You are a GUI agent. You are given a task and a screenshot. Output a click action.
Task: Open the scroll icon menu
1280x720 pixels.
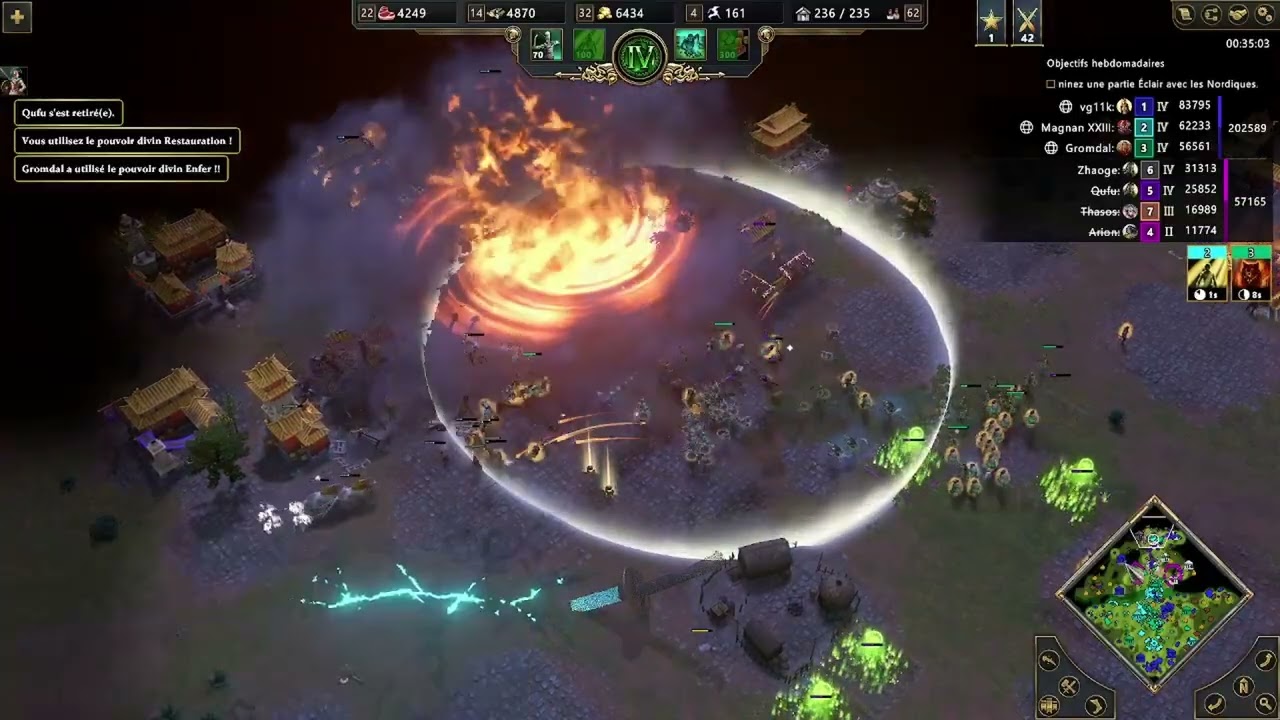click(1186, 14)
